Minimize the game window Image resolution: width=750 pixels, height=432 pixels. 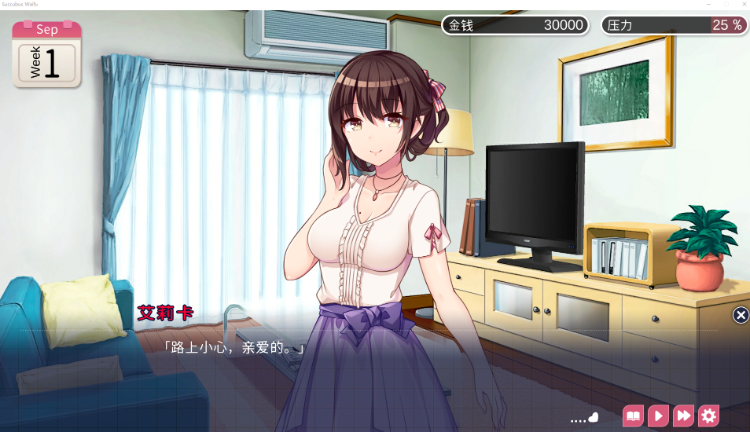coord(709,4)
